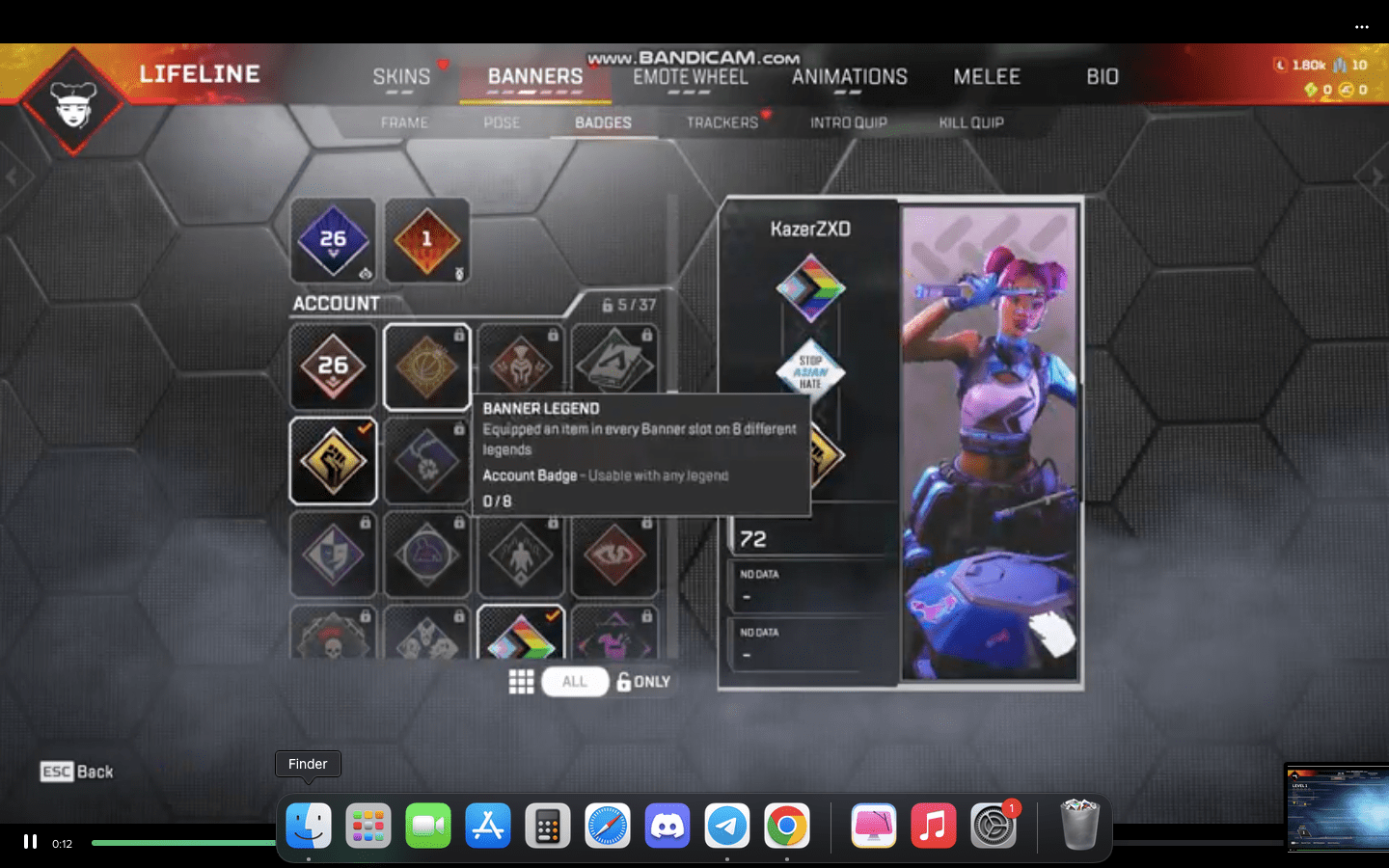Viewport: 1389px width, 868px height.
Task: Open Discord from the dock
Action: click(x=668, y=826)
